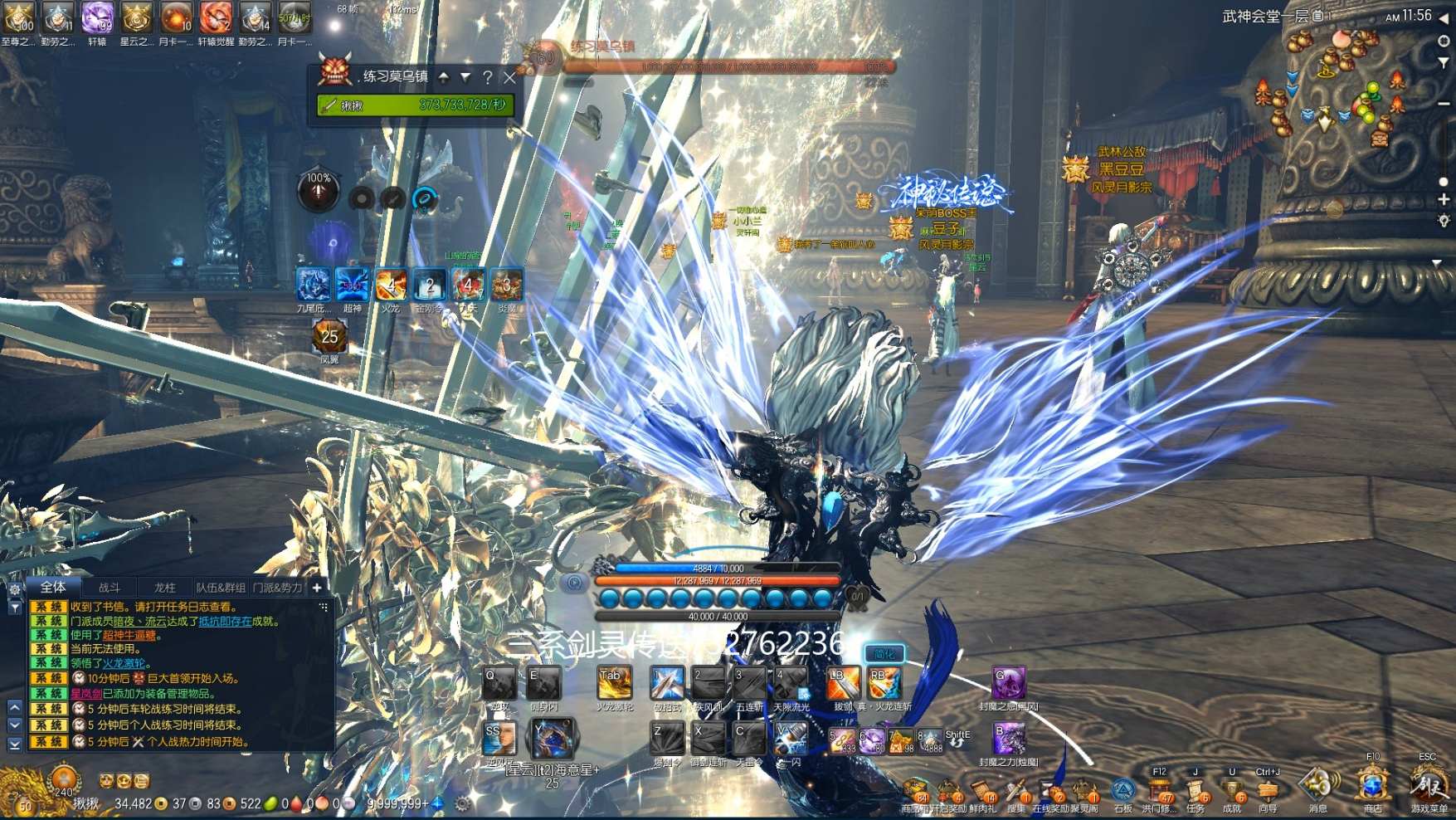Open the 队伍&群组 chat tab
This screenshot has height=820, width=1456.
coord(221,588)
